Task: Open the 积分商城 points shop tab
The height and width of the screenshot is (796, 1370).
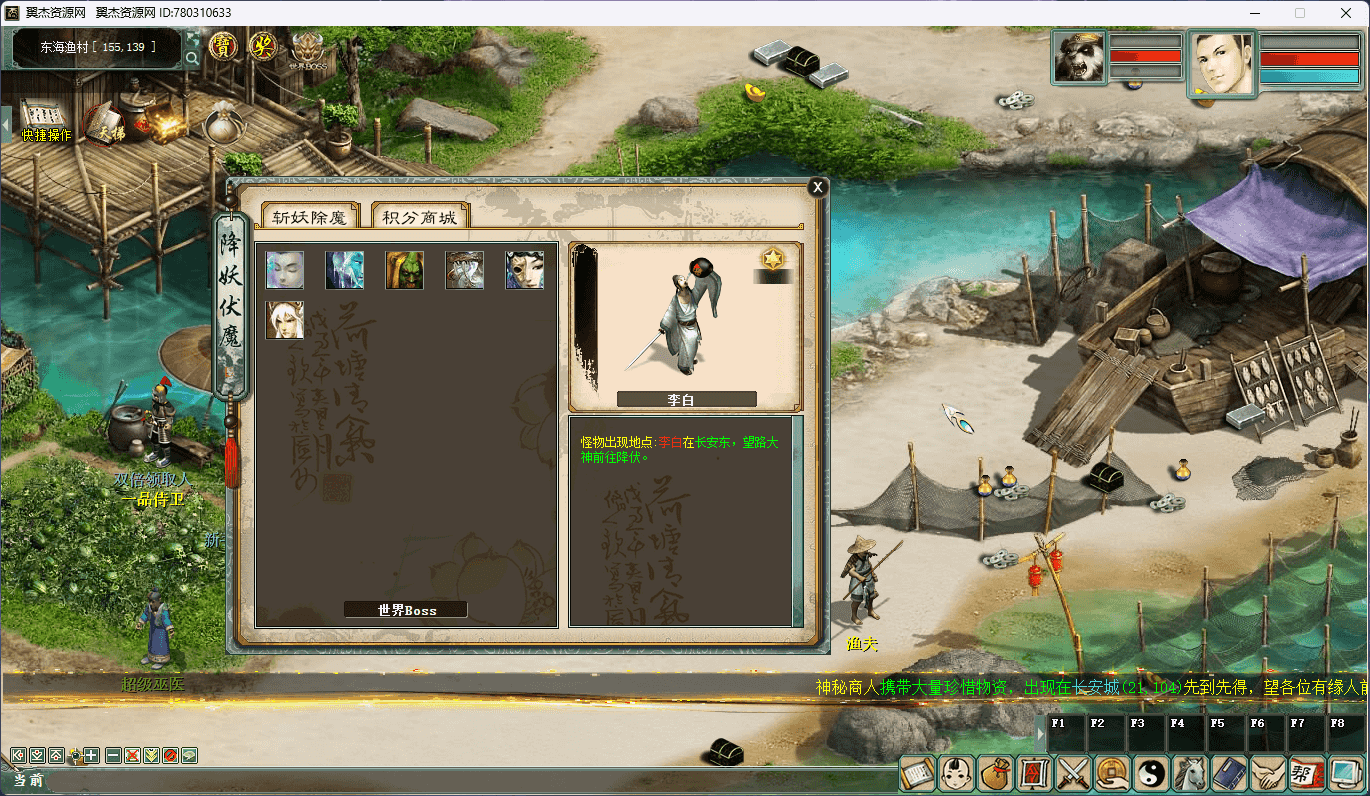Action: point(420,217)
